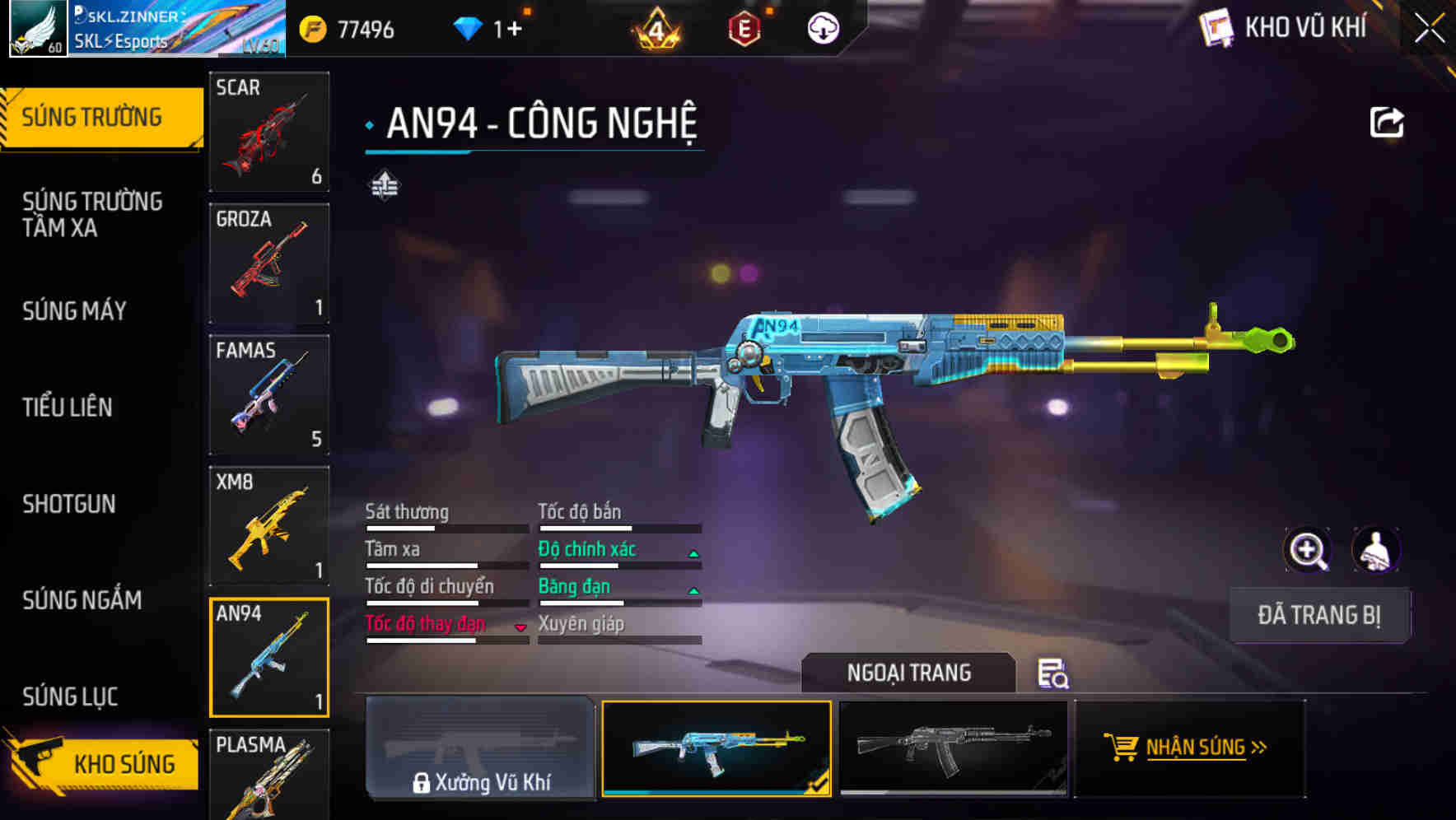Screen dimensions: 1456x820
Task: Click the Đã Trang Bị button
Action: click(1318, 615)
